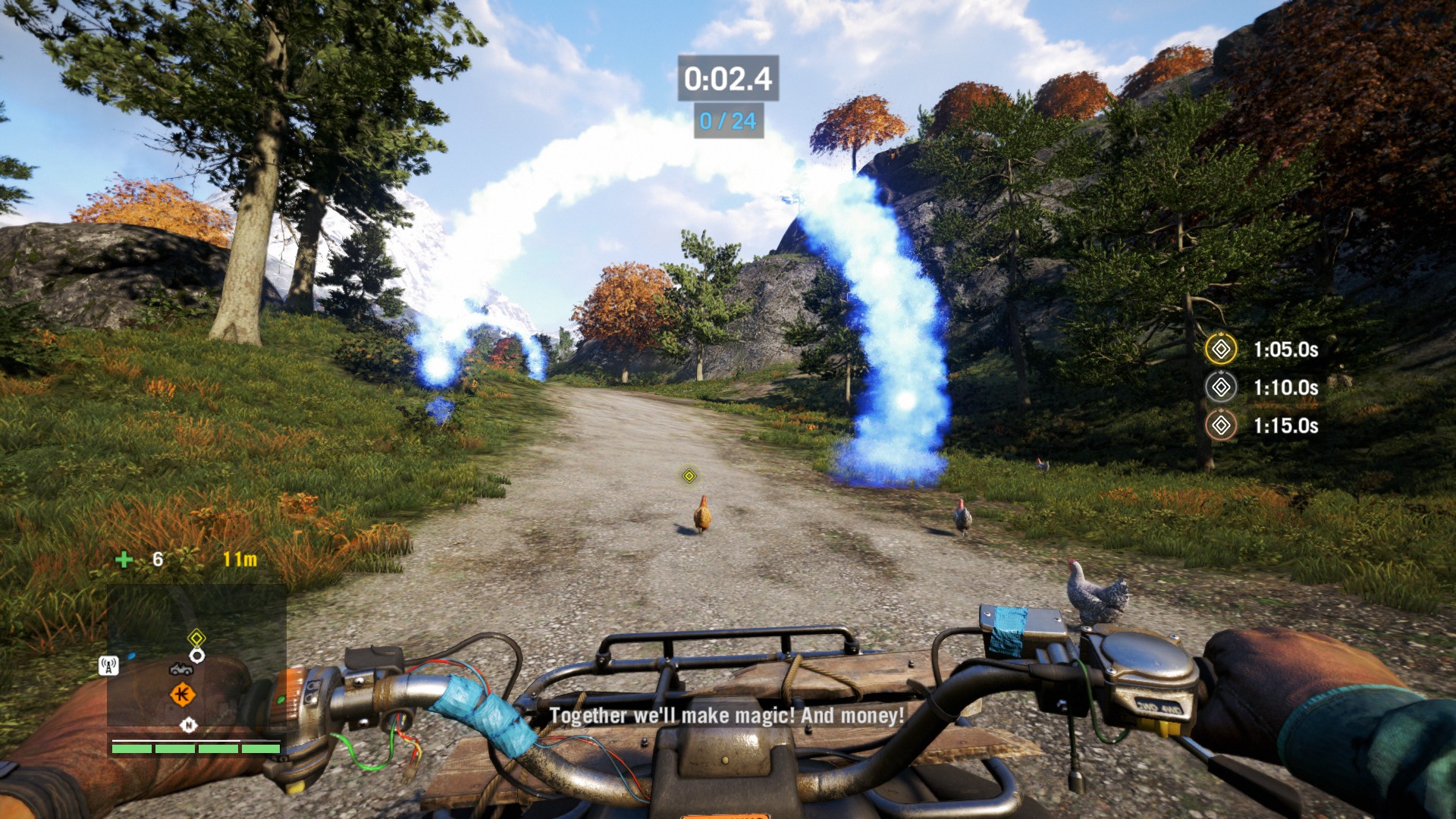The width and height of the screenshot is (1456, 819).
Task: Select the green healing syringe cross icon
Action: tap(124, 560)
